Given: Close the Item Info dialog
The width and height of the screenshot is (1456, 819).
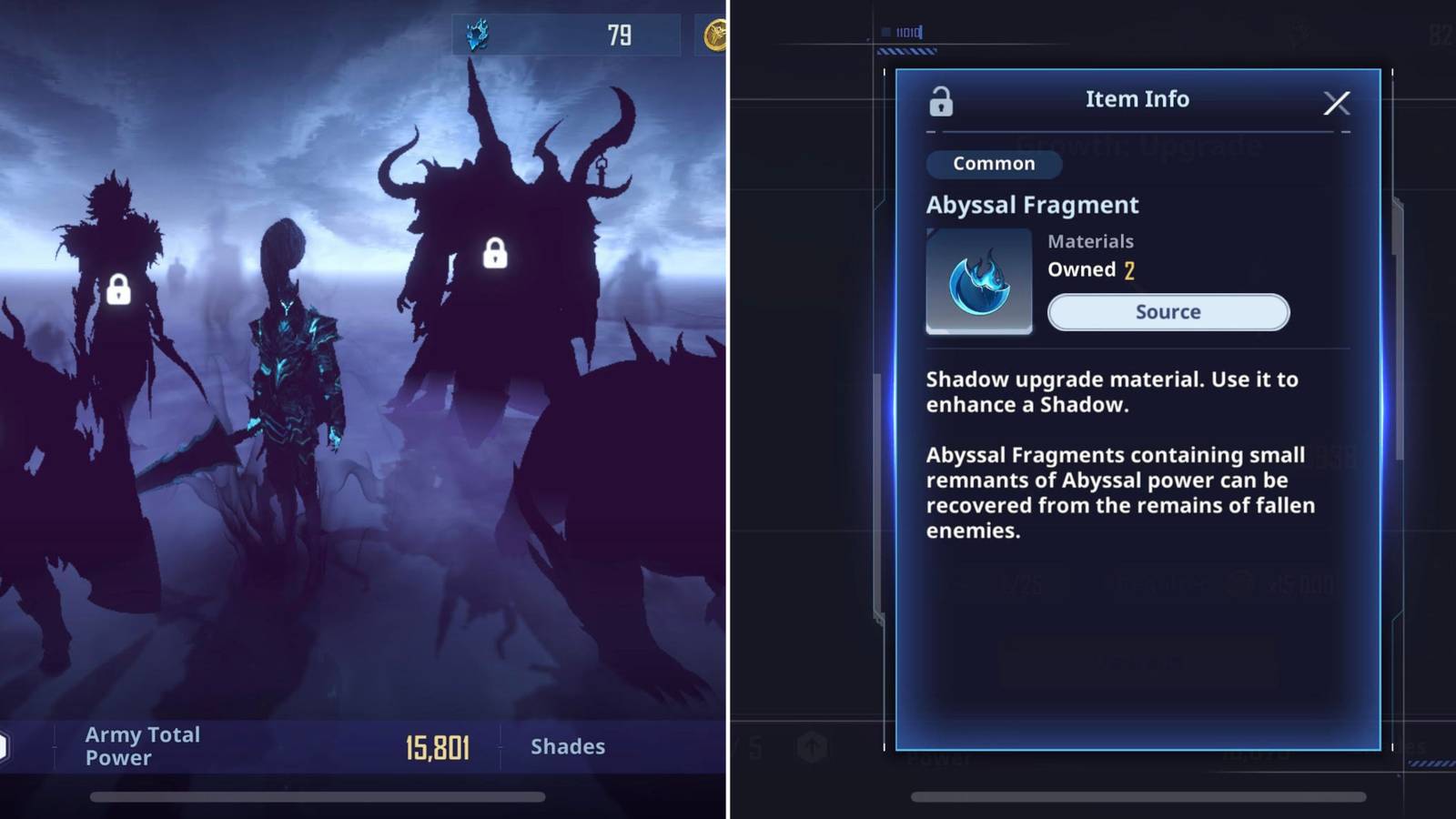Looking at the screenshot, I should tap(1337, 103).
